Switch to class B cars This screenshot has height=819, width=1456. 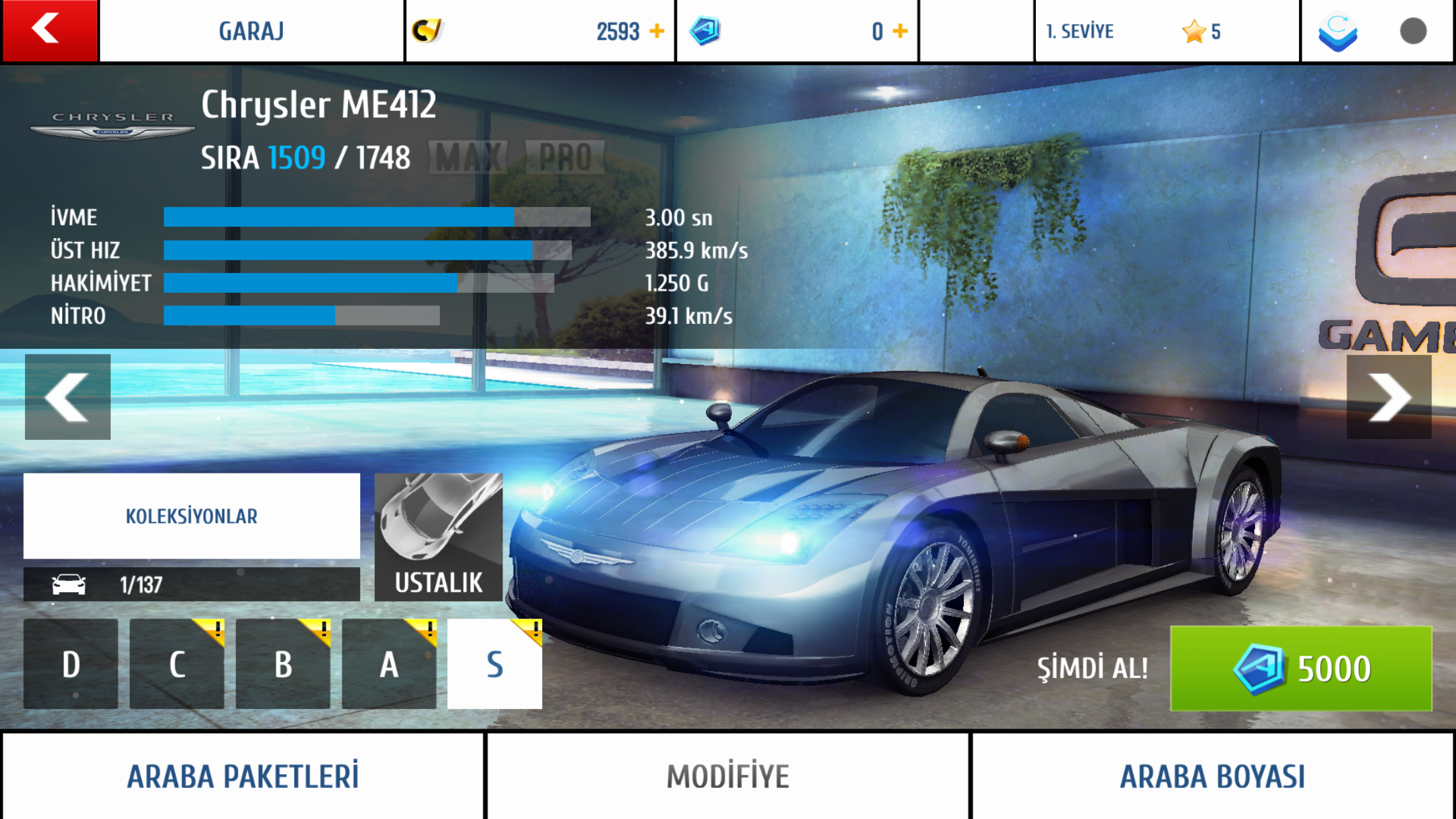point(283,664)
